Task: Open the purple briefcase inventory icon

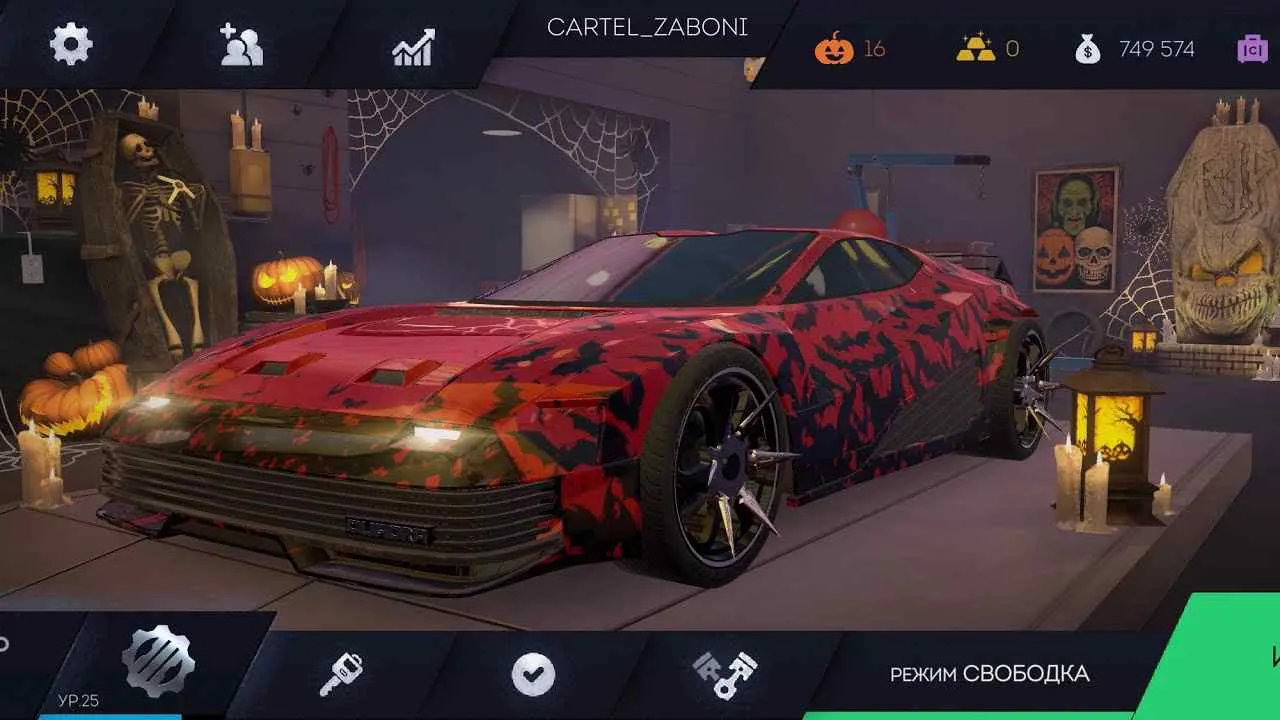Action: (1253, 47)
